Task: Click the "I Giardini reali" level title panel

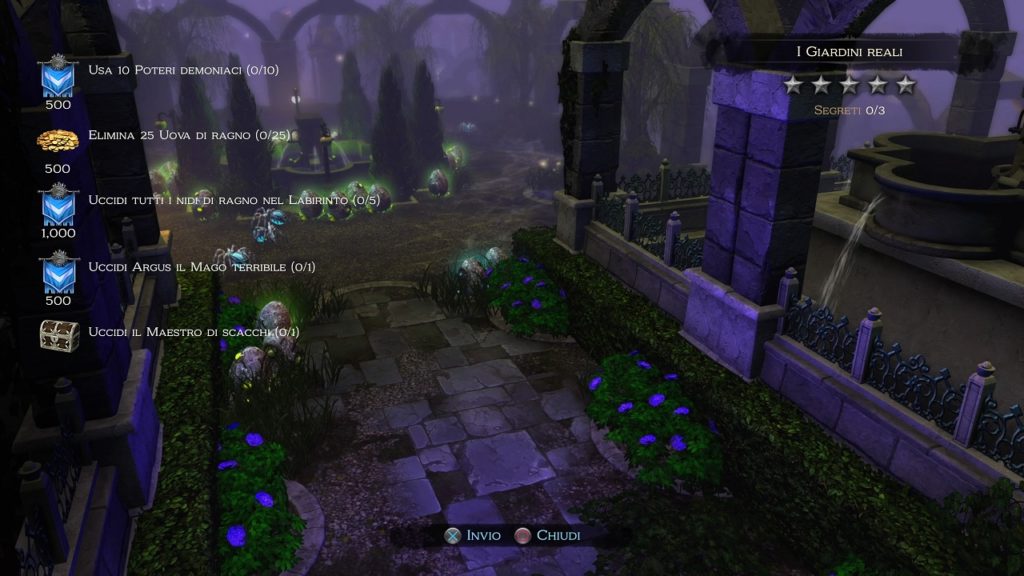Action: pyautogui.click(x=848, y=51)
